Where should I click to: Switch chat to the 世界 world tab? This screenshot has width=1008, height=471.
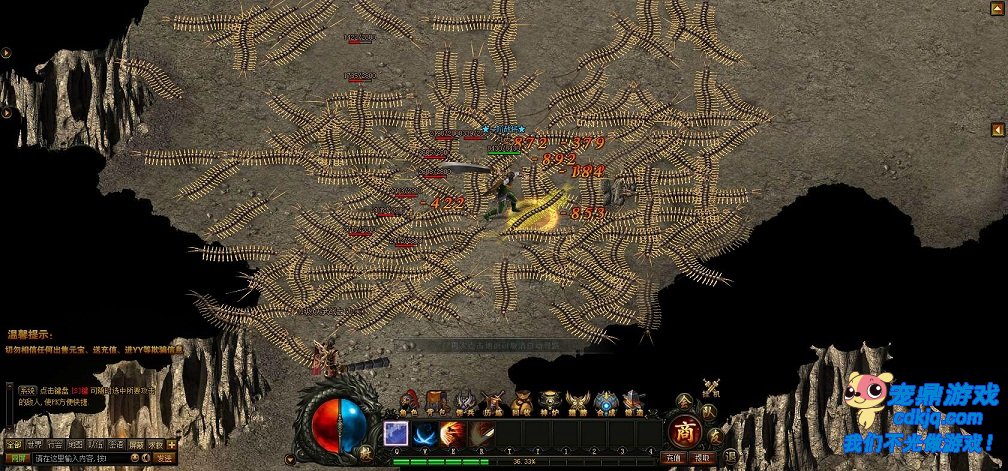click(x=35, y=444)
